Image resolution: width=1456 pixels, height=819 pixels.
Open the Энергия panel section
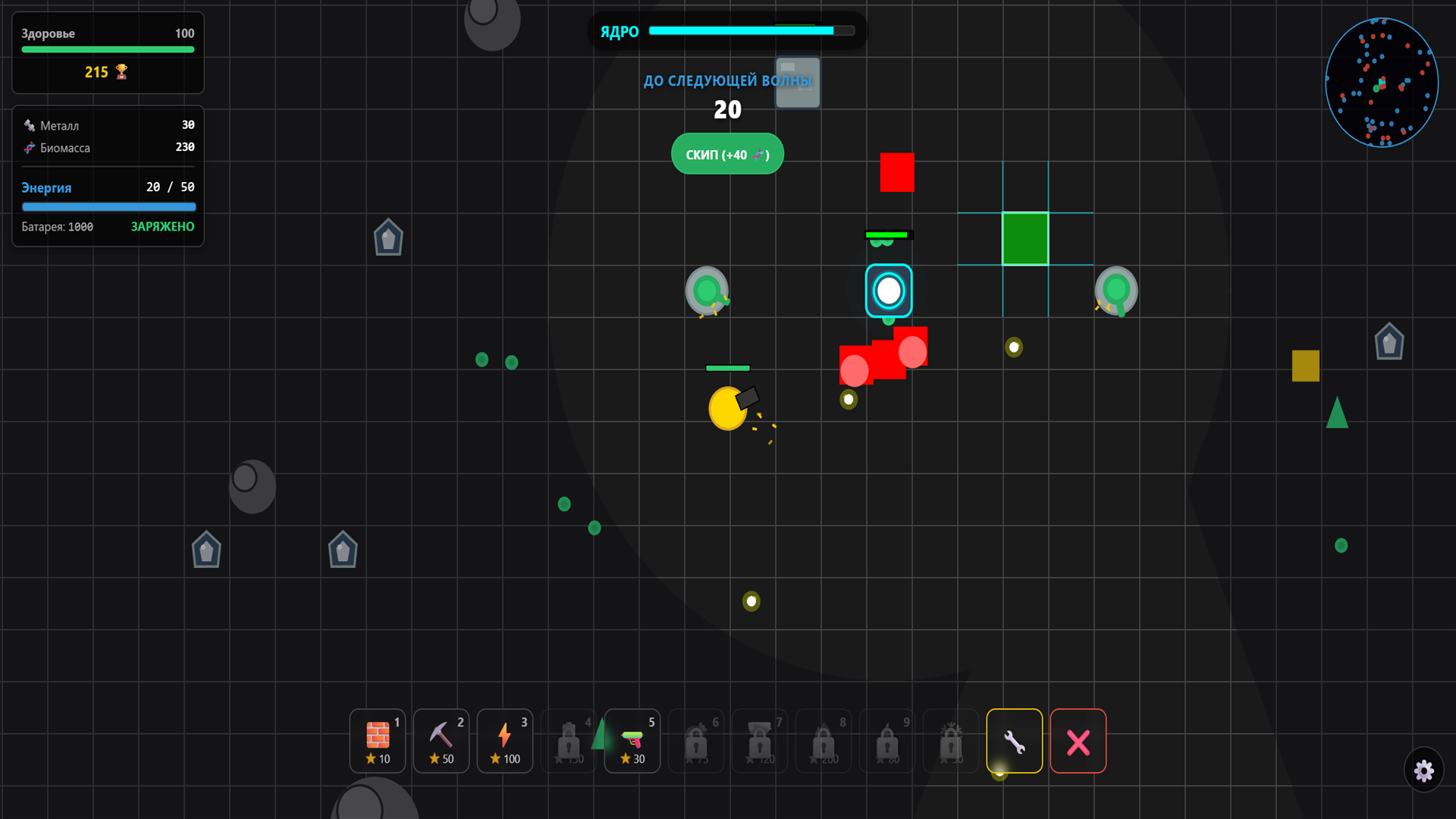pos(46,187)
